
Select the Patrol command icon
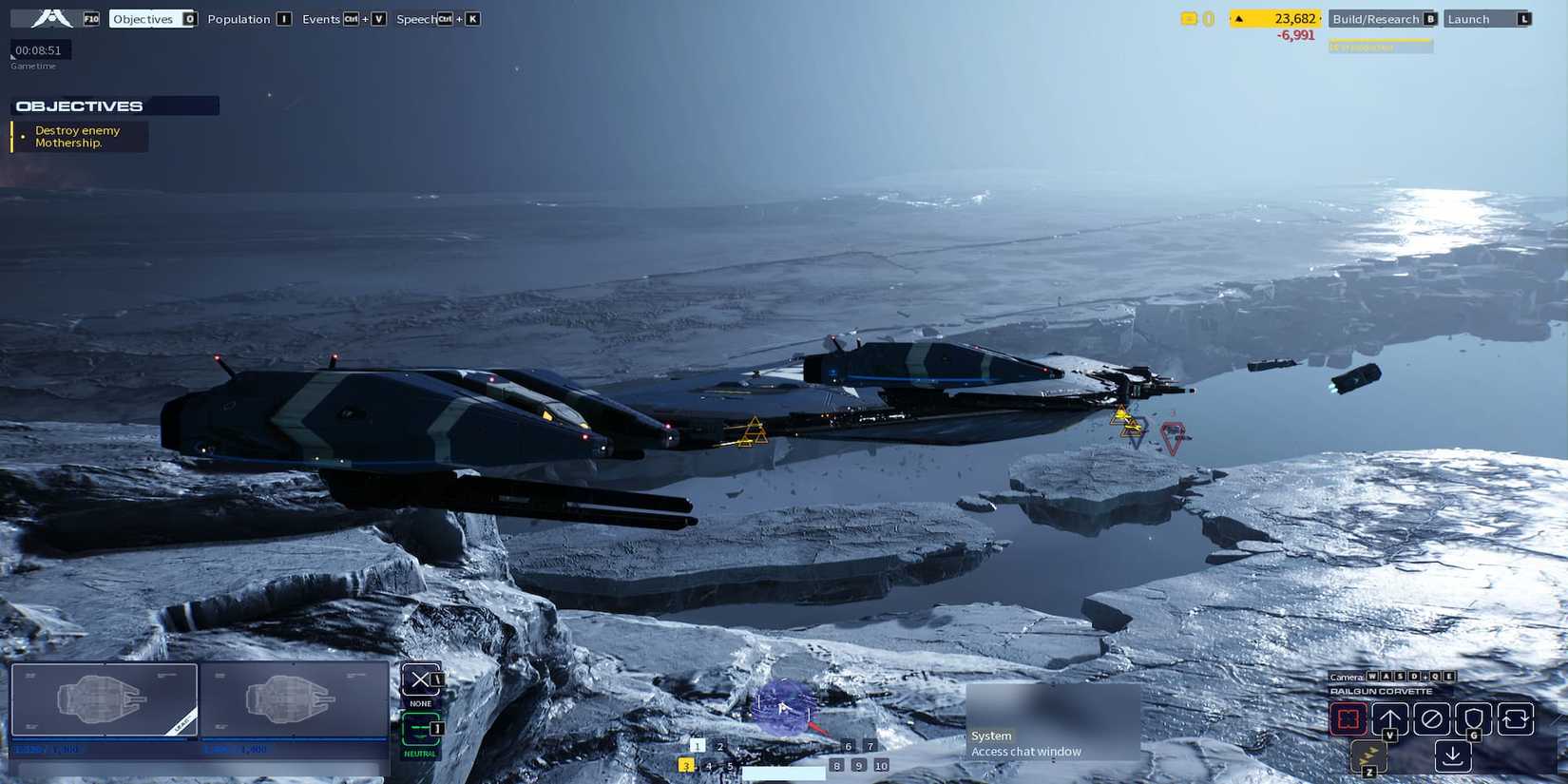(x=1516, y=718)
